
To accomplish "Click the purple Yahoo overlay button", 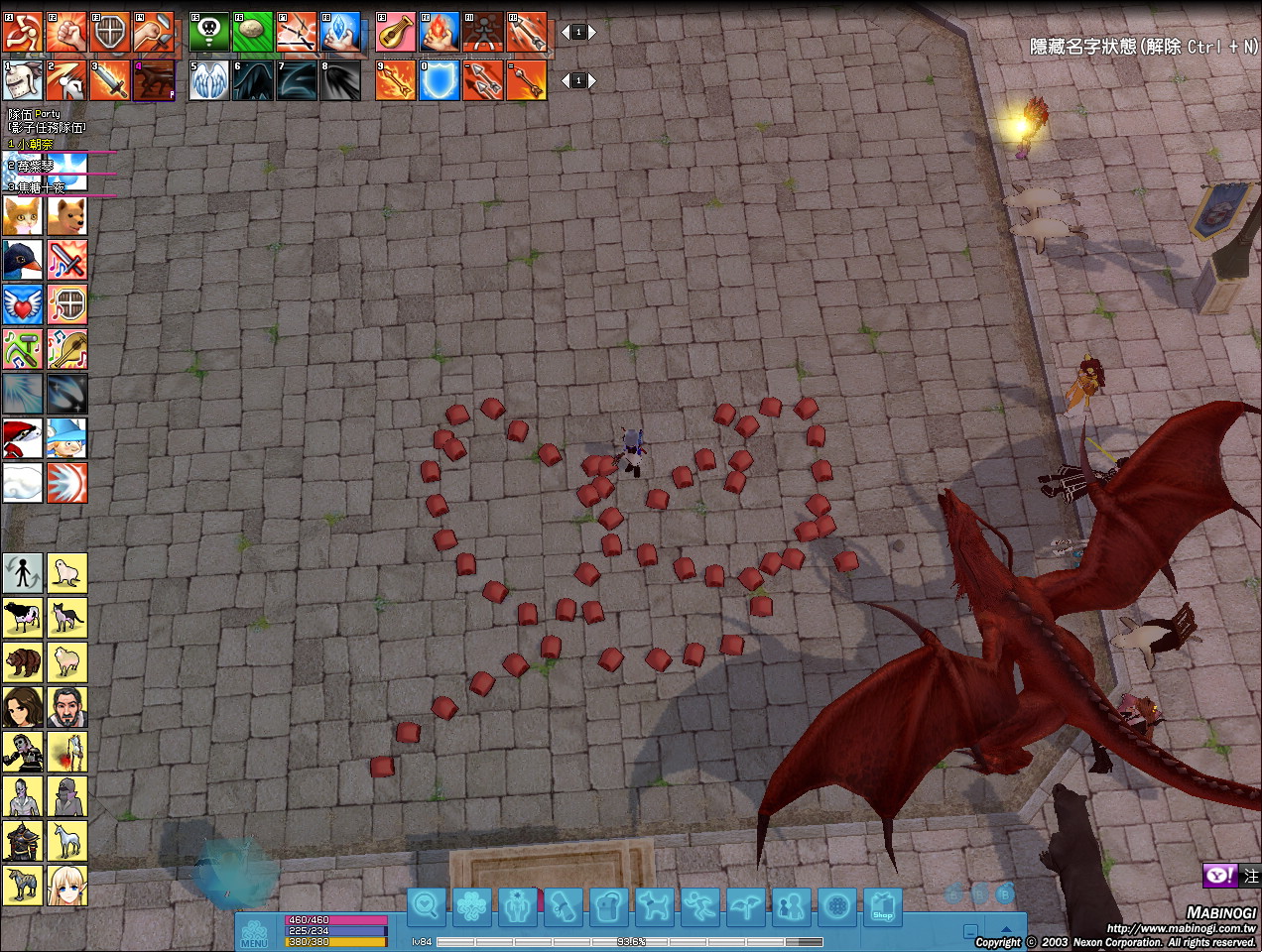I will coord(1219,876).
